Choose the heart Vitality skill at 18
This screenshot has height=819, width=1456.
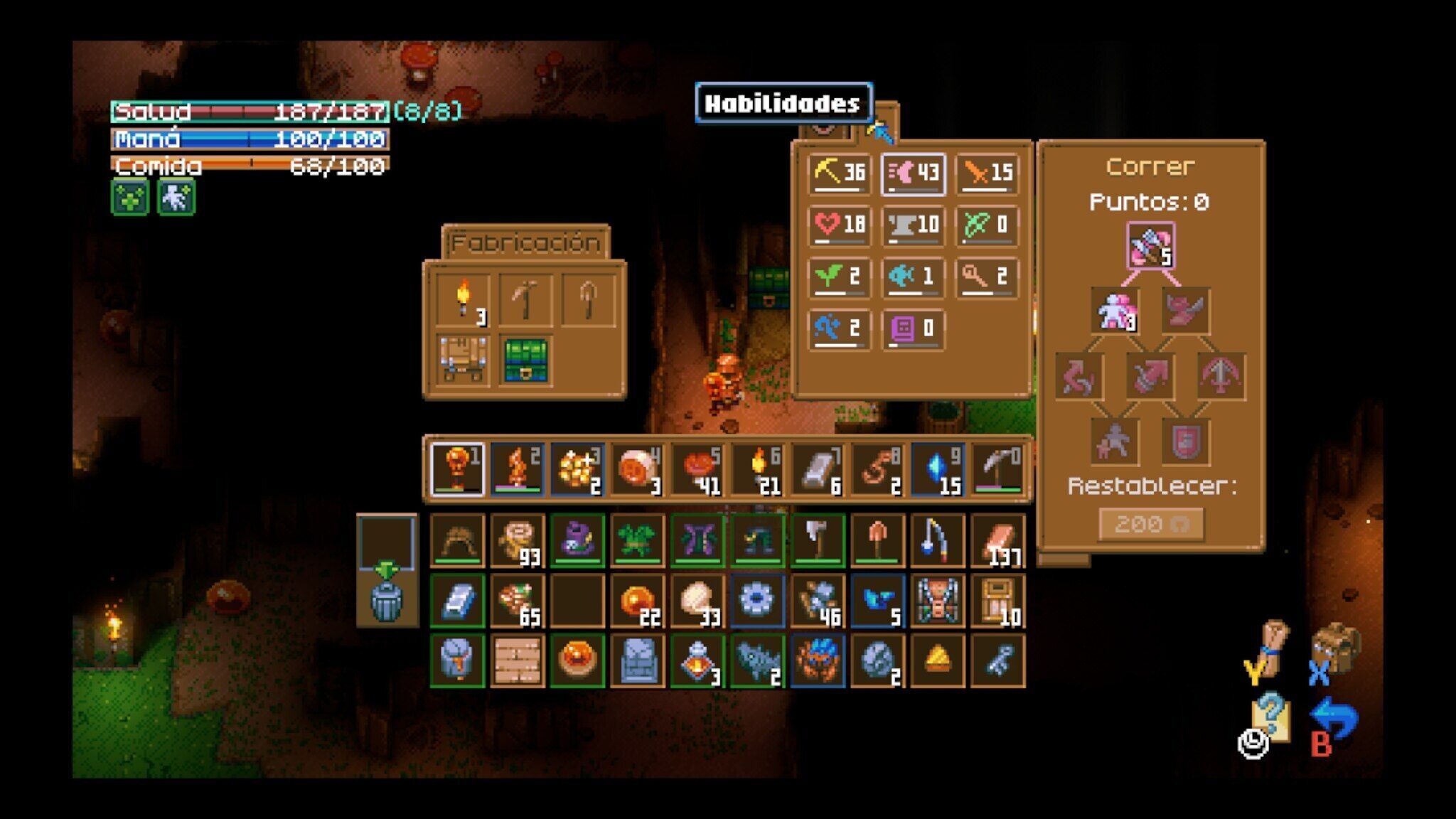coord(840,225)
